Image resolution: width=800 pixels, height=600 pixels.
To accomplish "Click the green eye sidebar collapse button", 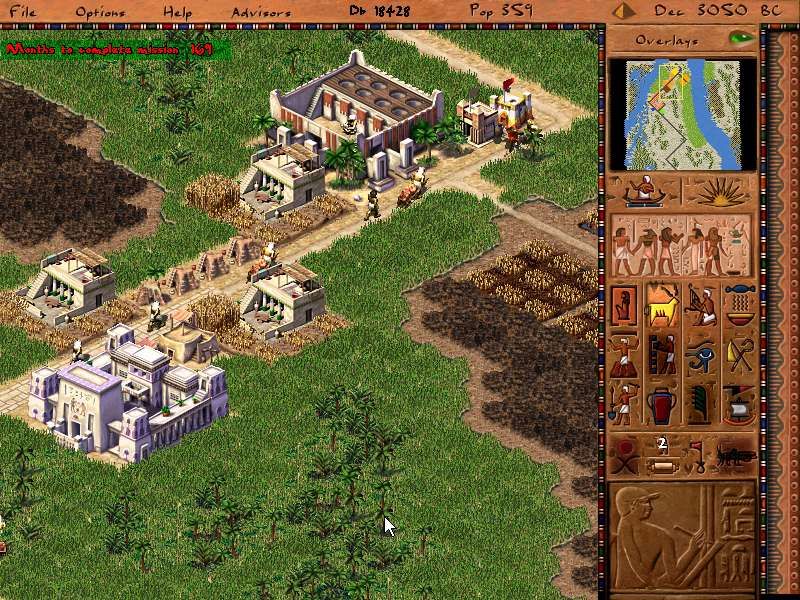I will (x=740, y=39).
